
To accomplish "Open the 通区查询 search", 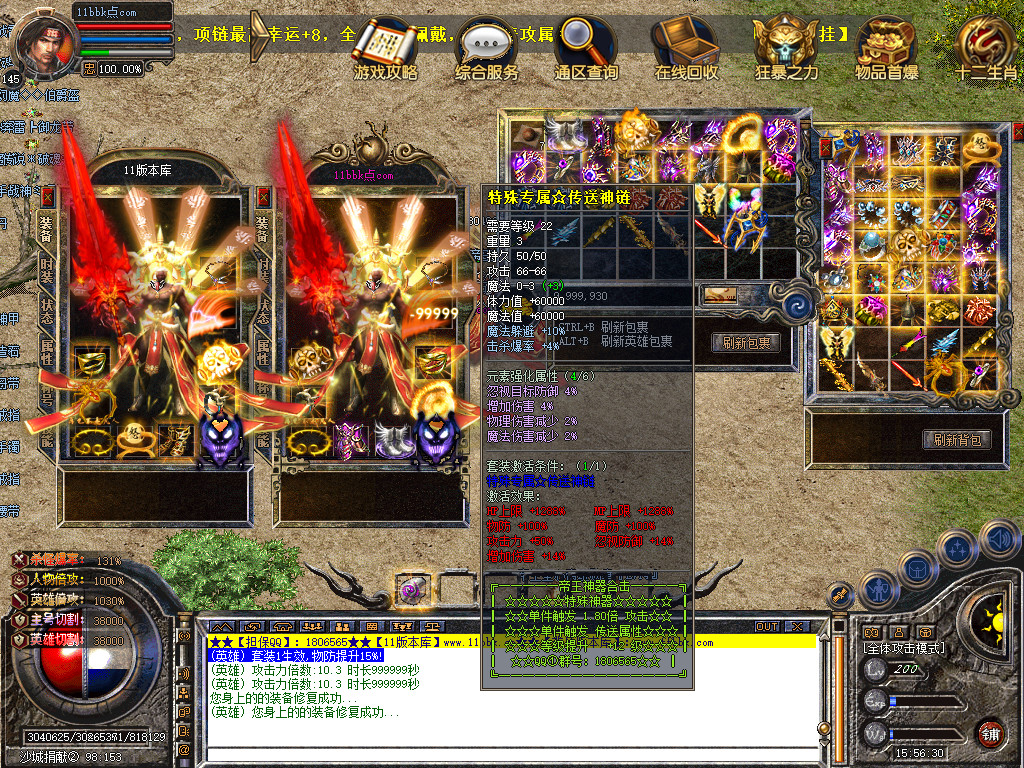I will 586,48.
